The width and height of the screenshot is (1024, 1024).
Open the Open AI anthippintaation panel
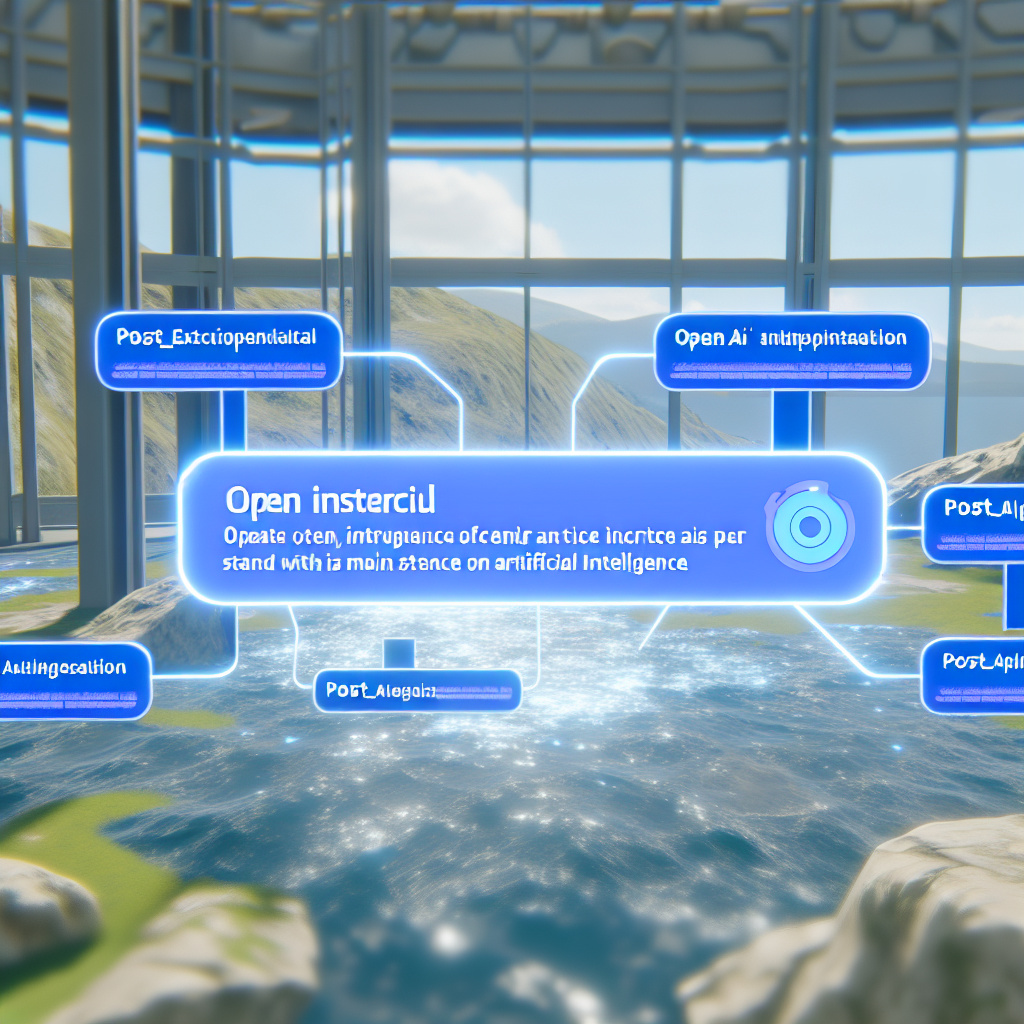792,350
